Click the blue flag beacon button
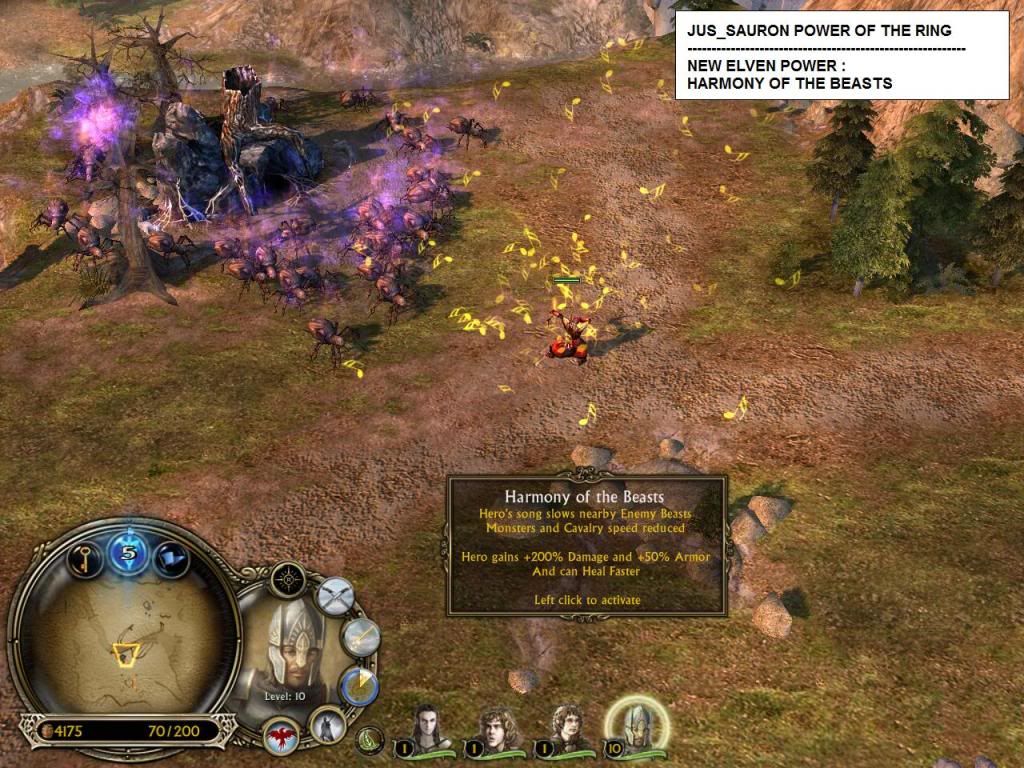The height and width of the screenshot is (768, 1024). 171,557
